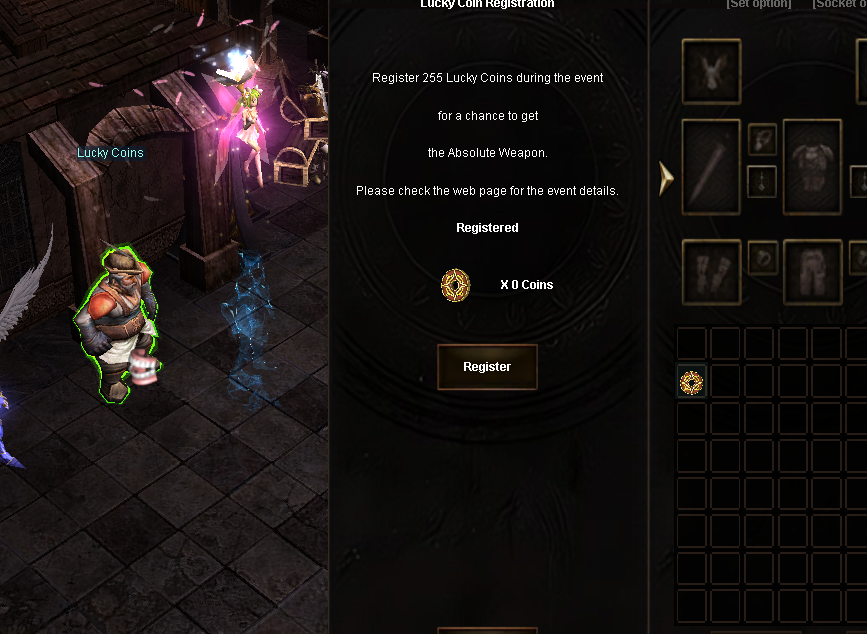Click the ring slot beside the gloves
This screenshot has height=634, width=867.
(x=762, y=256)
